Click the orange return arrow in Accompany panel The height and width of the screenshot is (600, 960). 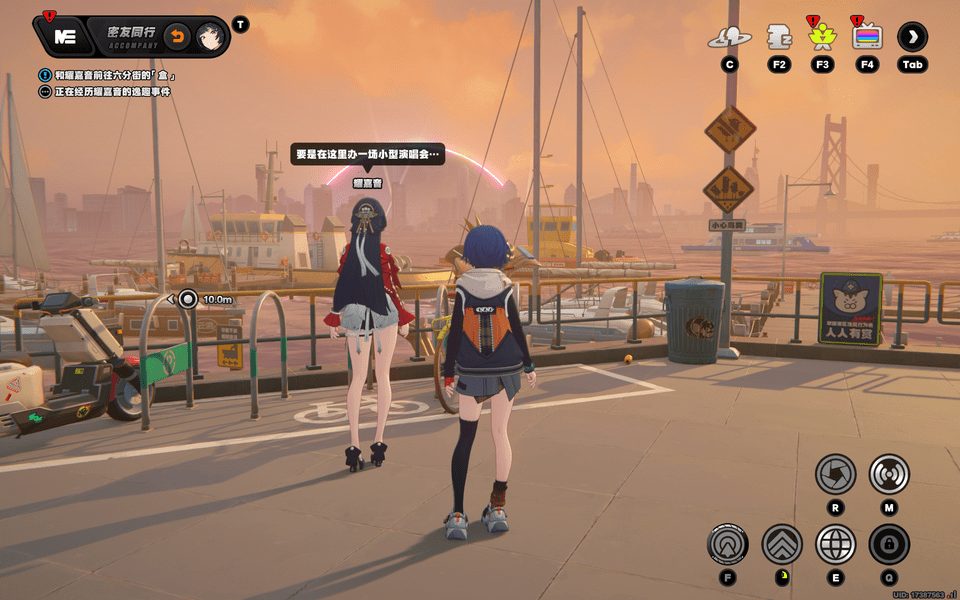tap(176, 37)
